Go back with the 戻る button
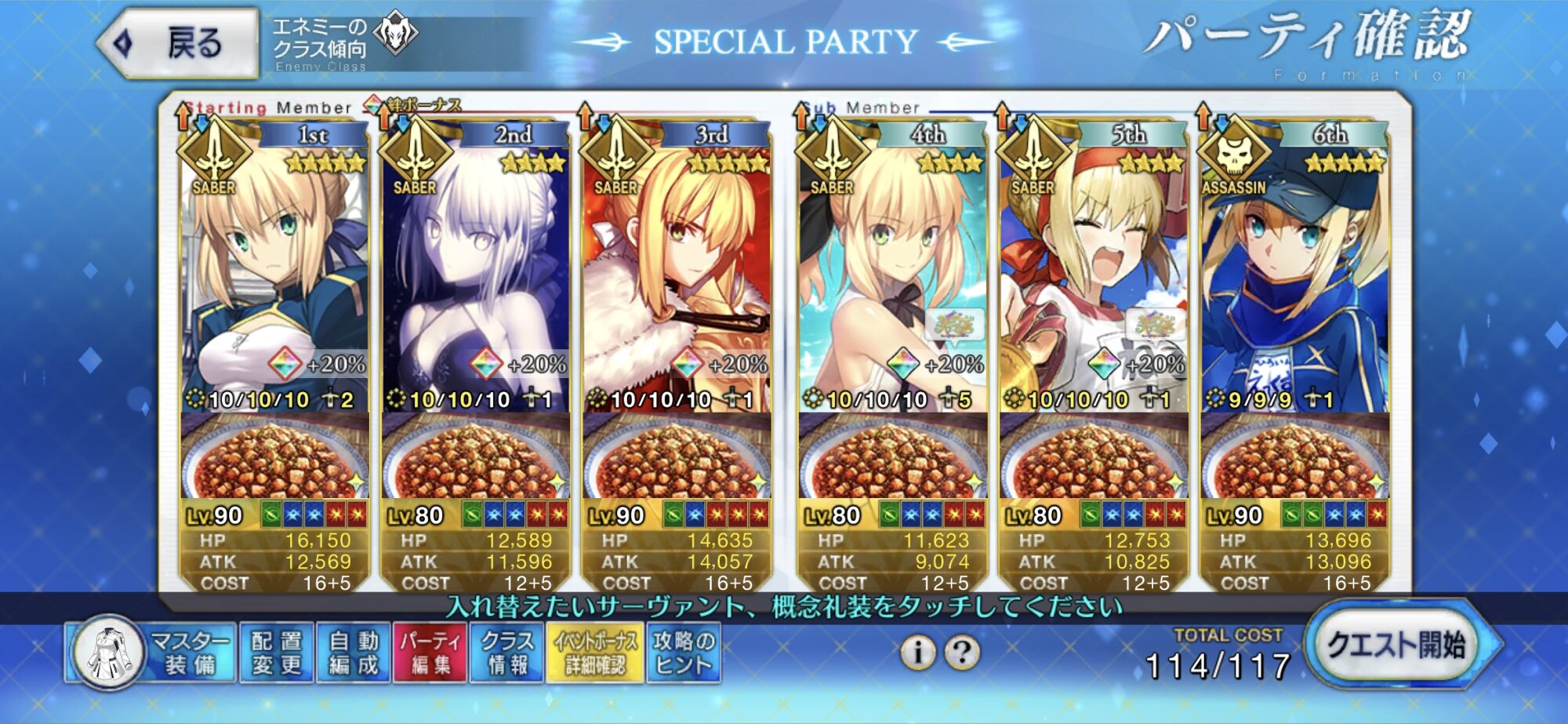Screen dimensions: 1568x724 coord(180,43)
